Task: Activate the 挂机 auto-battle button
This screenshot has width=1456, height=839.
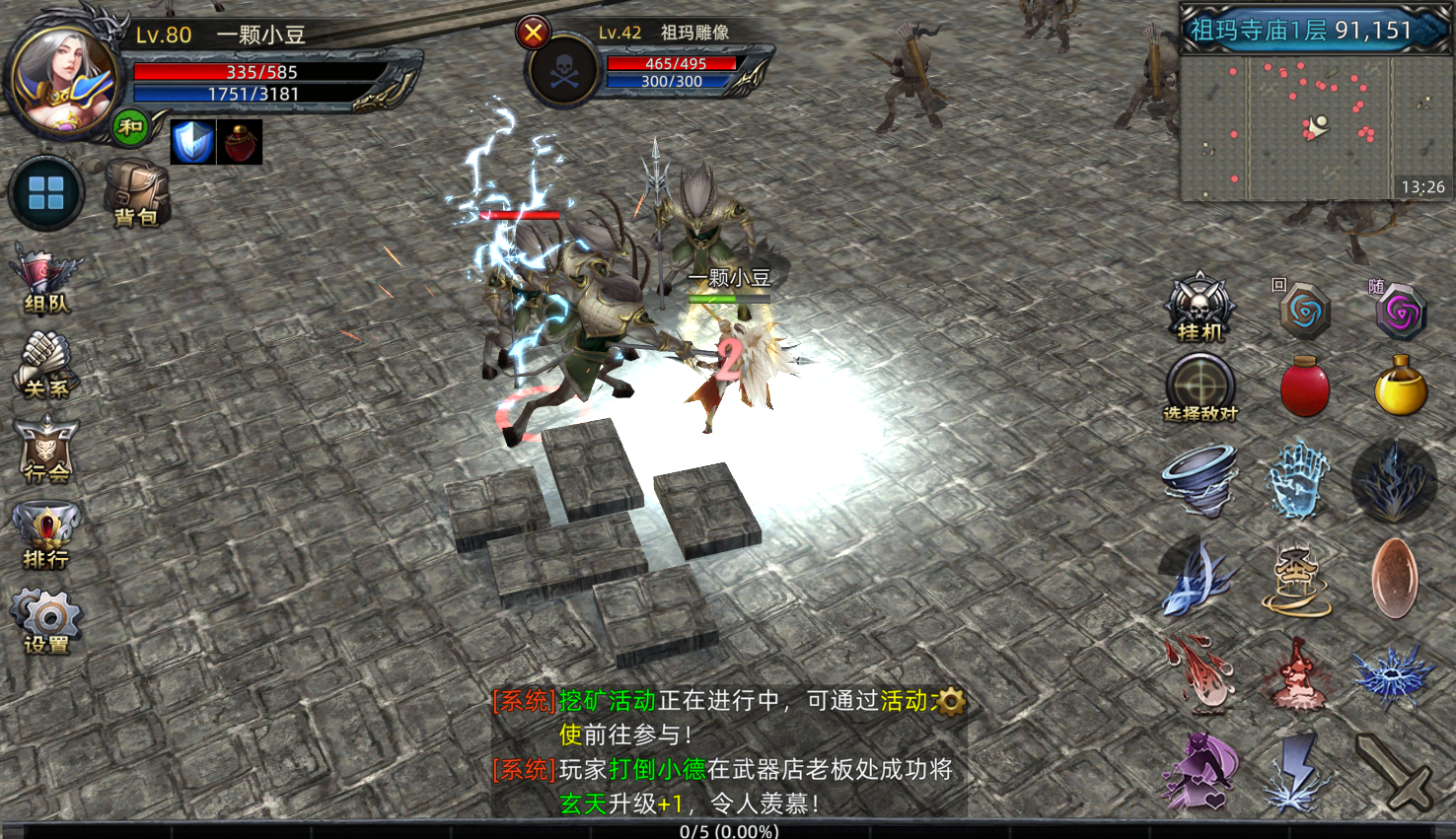Action: (1200, 308)
